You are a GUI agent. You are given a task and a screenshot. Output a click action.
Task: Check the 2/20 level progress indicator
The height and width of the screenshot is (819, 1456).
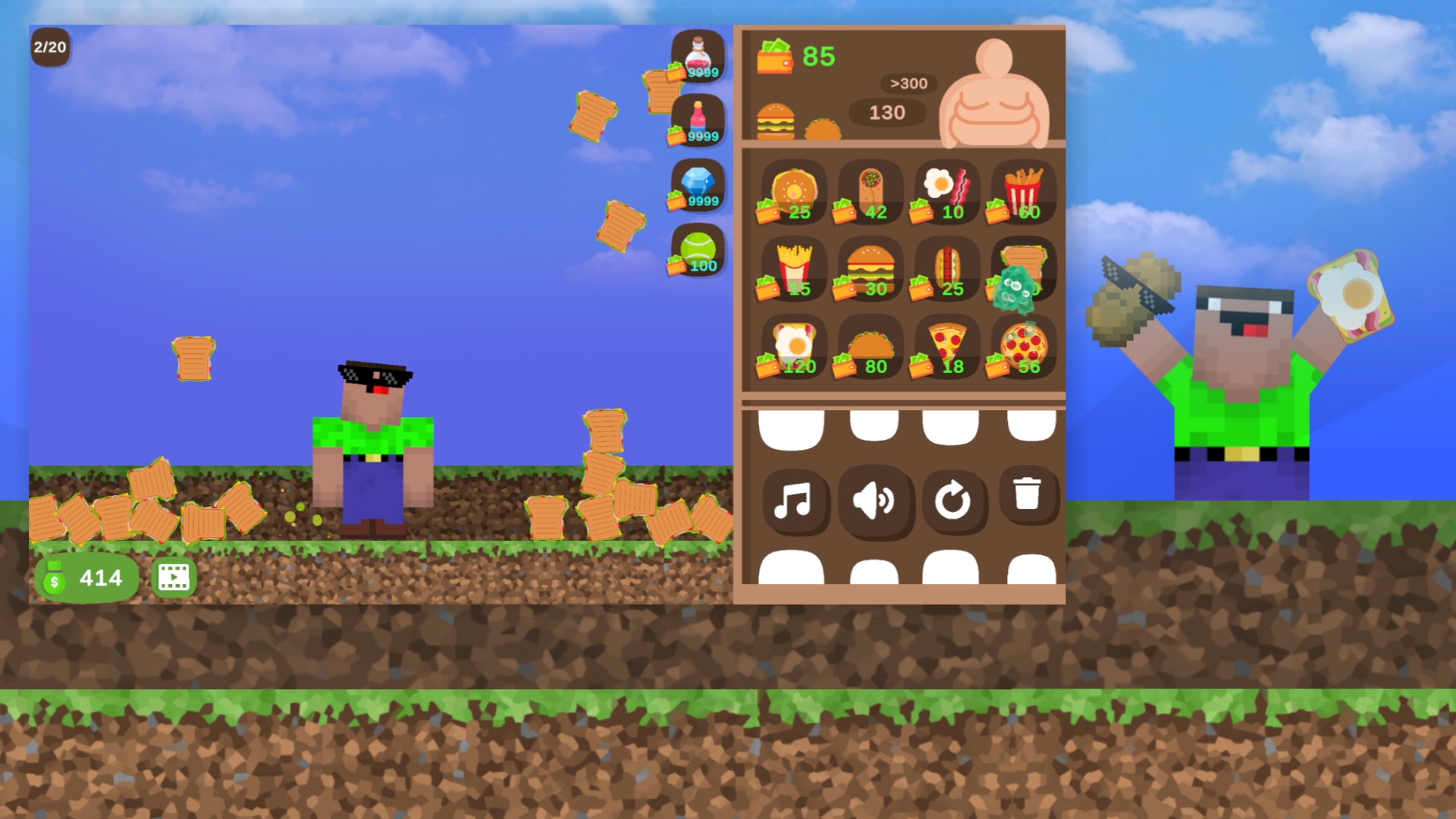[49, 47]
